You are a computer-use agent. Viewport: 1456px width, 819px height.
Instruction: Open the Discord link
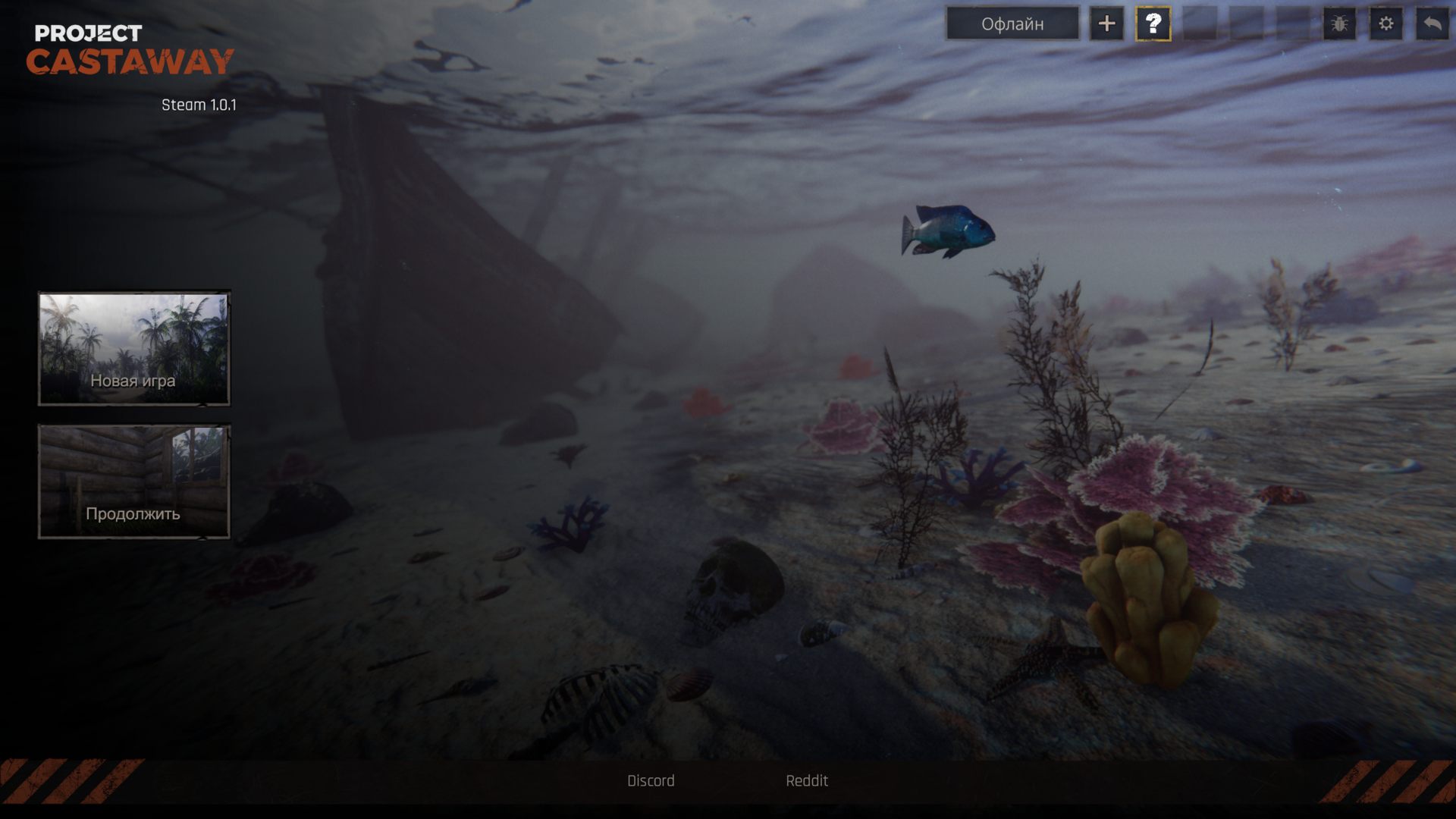[651, 780]
